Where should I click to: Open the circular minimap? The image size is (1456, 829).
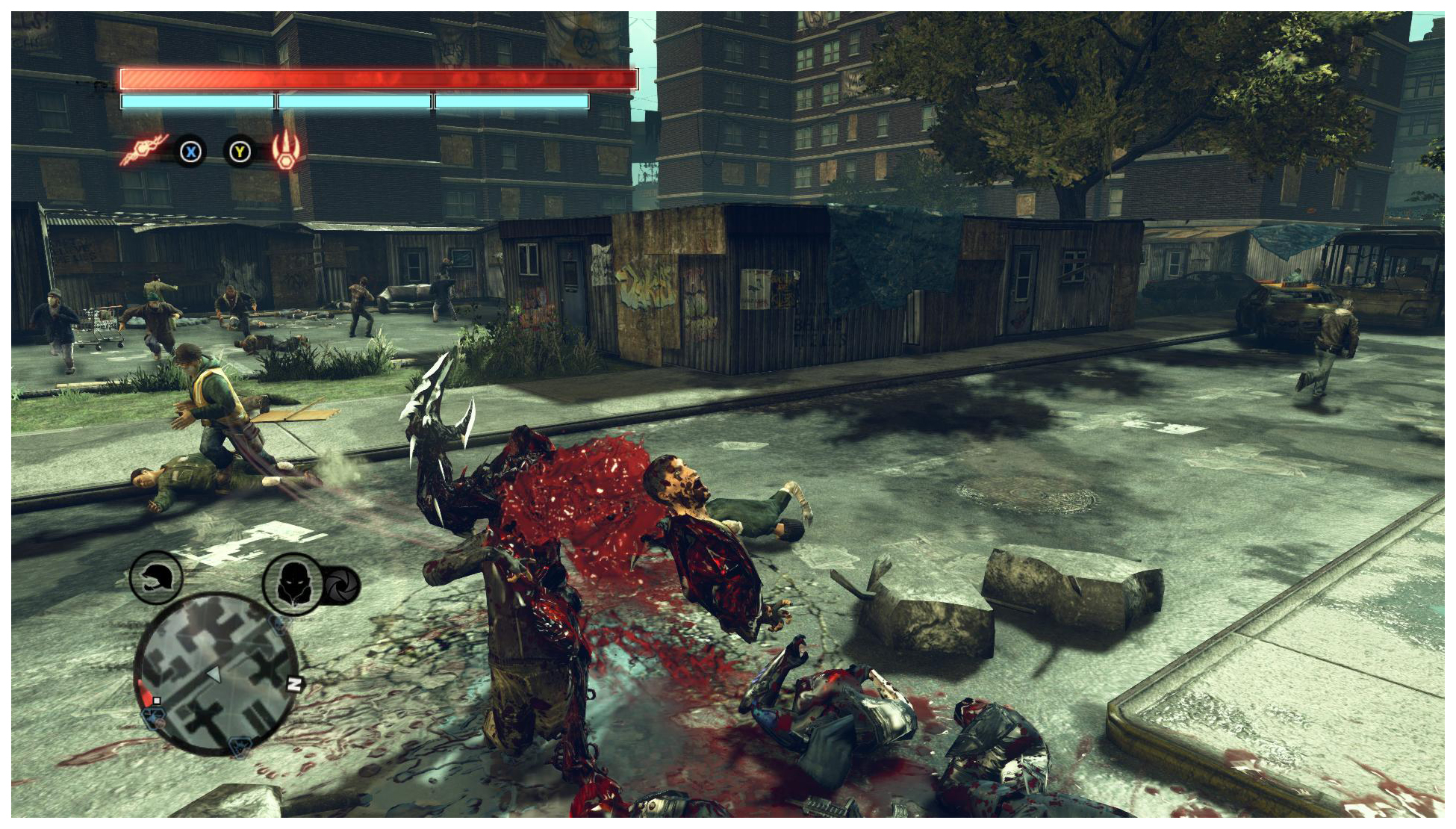217,674
